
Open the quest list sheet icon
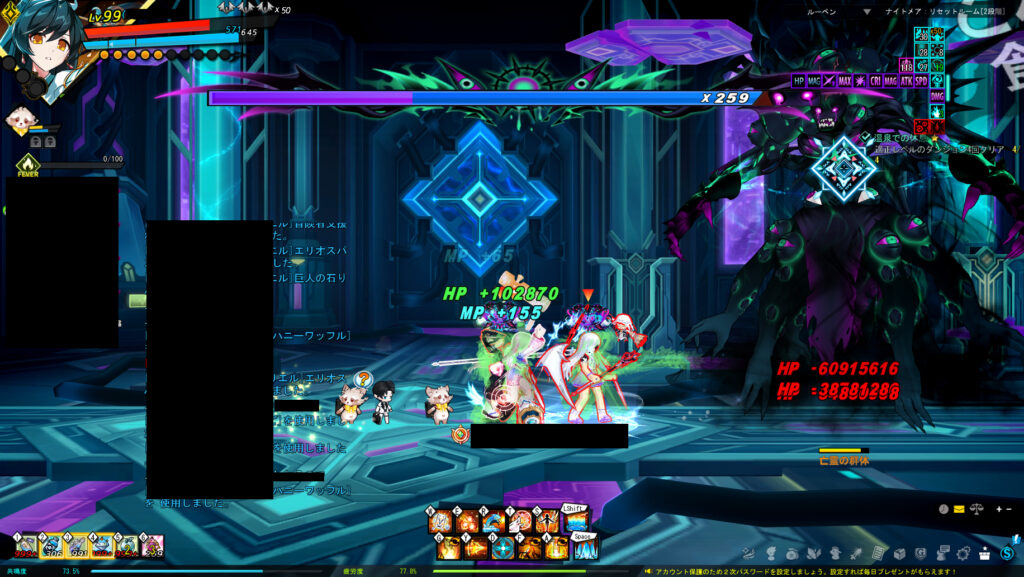pyautogui.click(x=877, y=553)
